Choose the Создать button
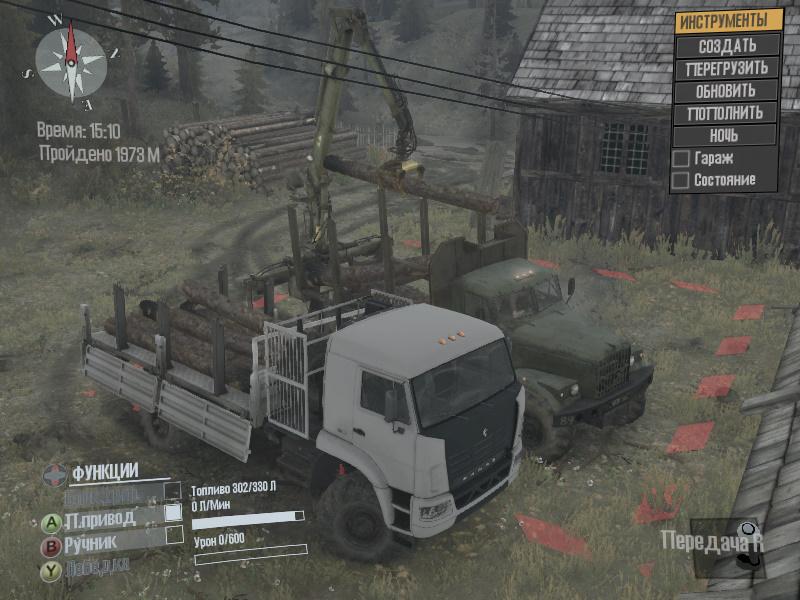This screenshot has width=800, height=600. pyautogui.click(x=727, y=46)
